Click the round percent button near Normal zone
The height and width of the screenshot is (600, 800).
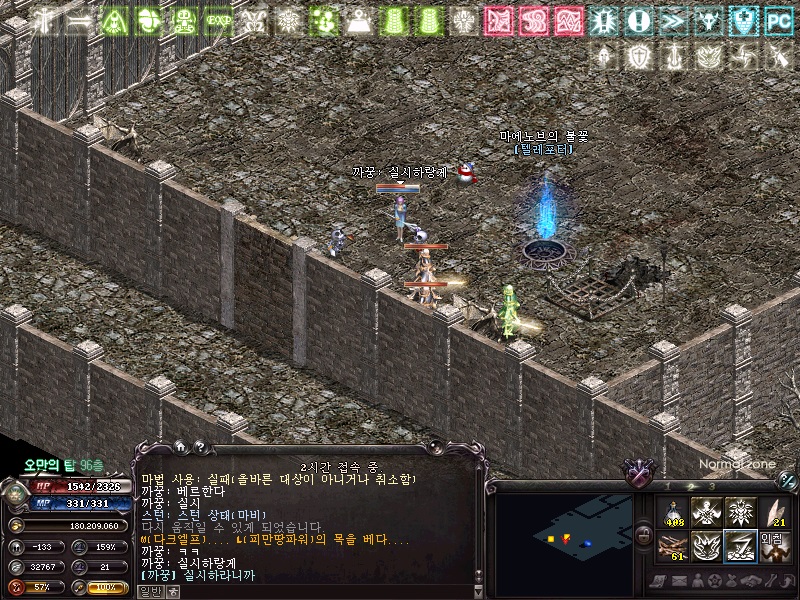[x=788, y=478]
